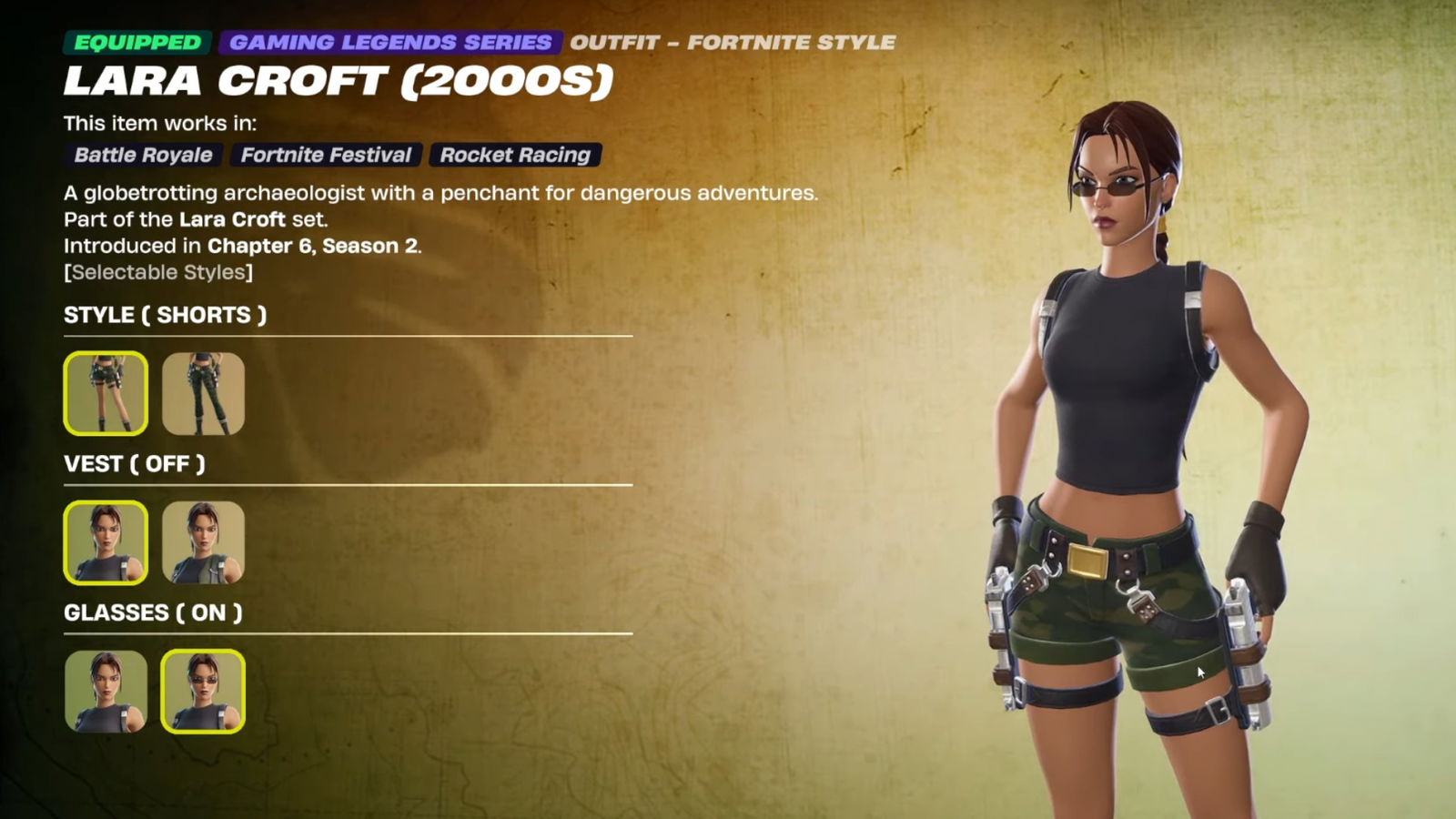Click the Rocket Racing mode tag
This screenshot has width=1456, height=819.
click(x=515, y=155)
